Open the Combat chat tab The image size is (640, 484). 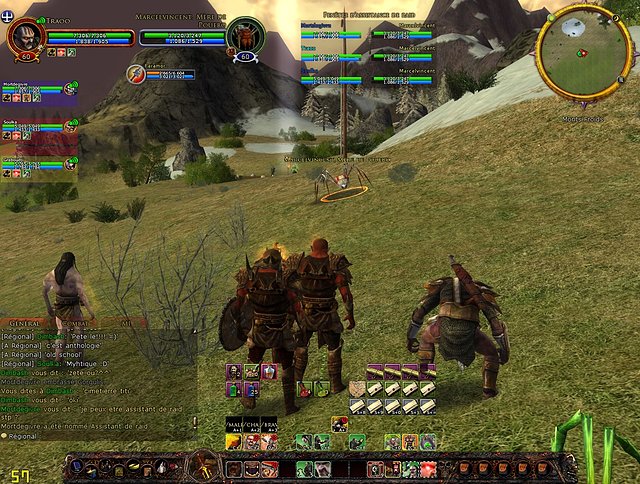tap(73, 325)
